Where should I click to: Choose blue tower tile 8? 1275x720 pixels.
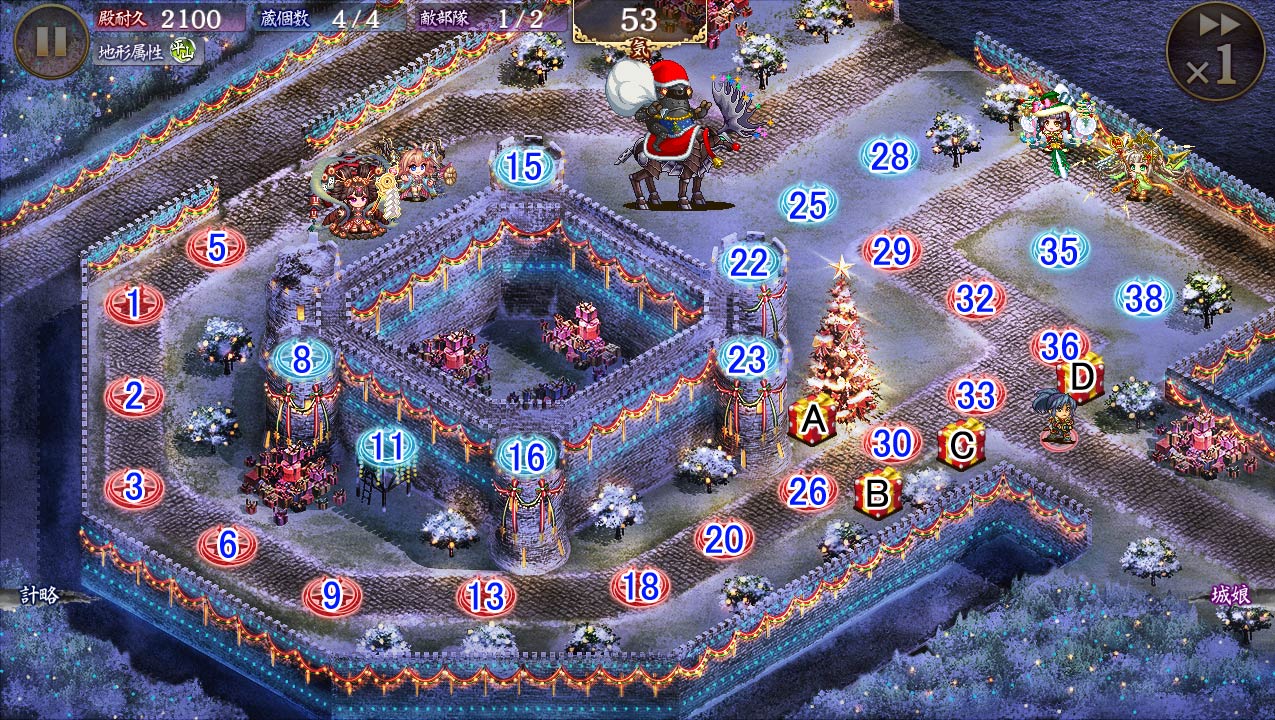coord(302,358)
